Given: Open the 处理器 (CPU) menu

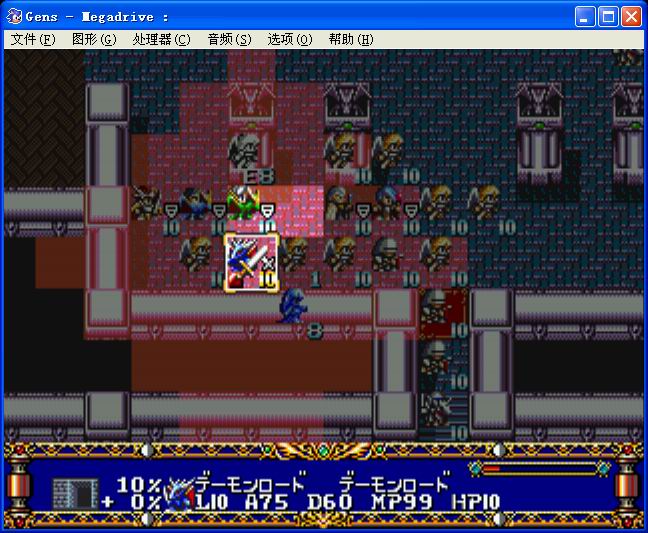Looking at the screenshot, I should click(x=160, y=39).
